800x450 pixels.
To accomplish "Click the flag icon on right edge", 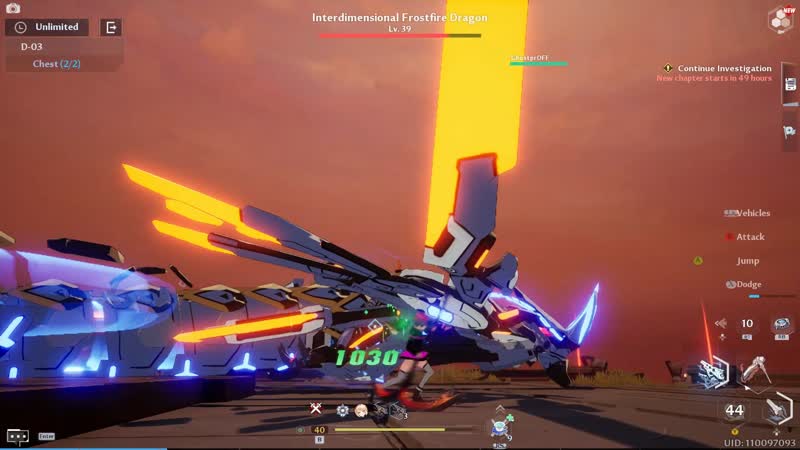I will coord(790,133).
